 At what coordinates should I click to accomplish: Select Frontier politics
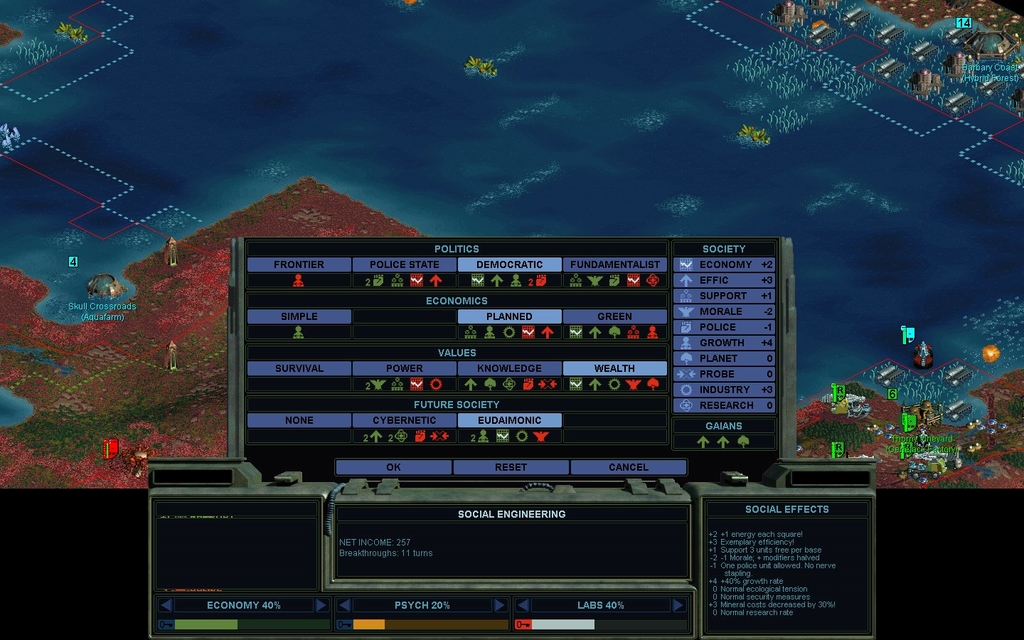pos(299,265)
